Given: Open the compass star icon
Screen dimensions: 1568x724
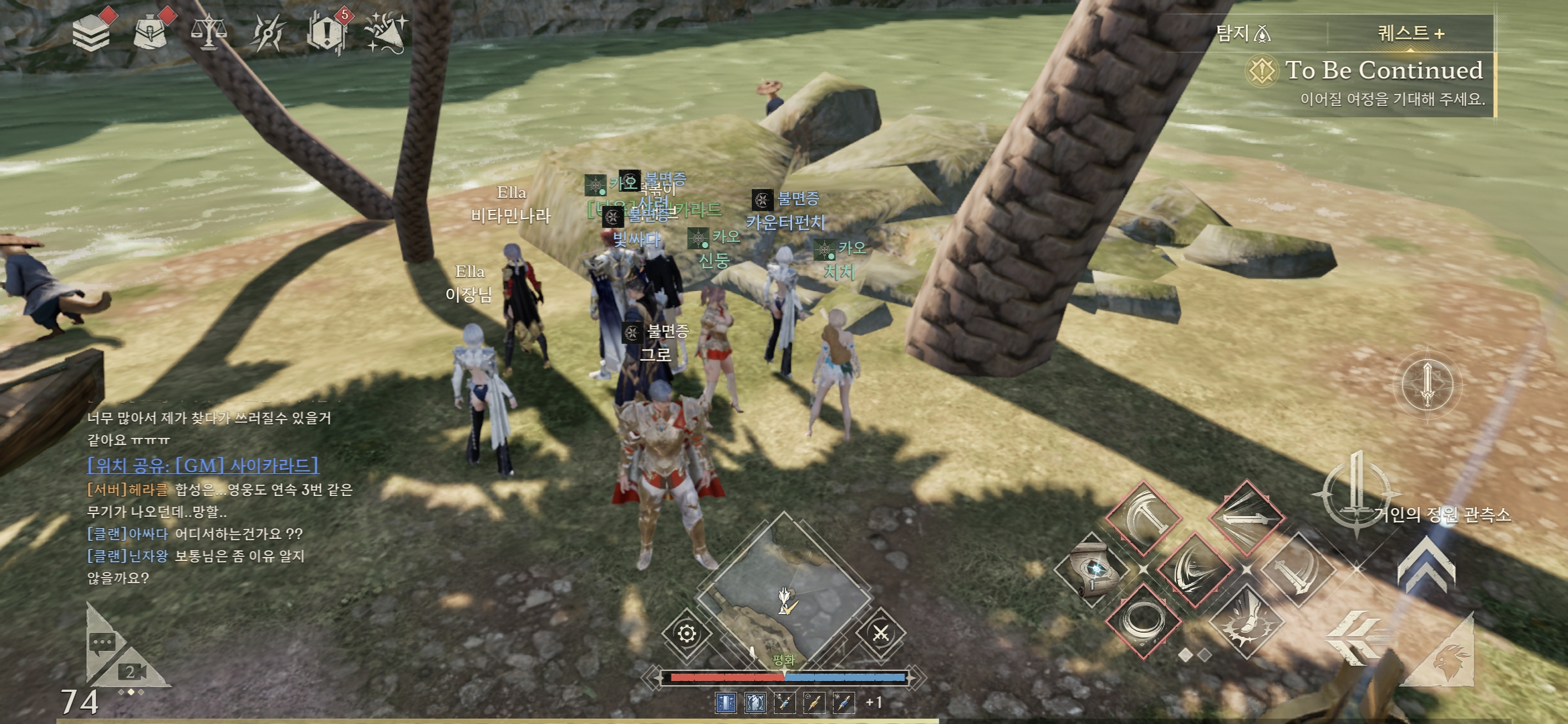Looking at the screenshot, I should (267, 32).
